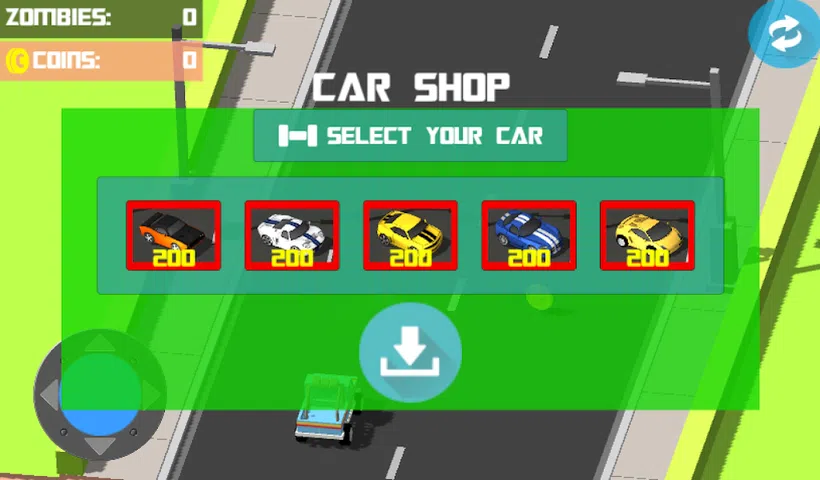
Task: Tap the blue refresh arrows button
Action: pos(783,35)
